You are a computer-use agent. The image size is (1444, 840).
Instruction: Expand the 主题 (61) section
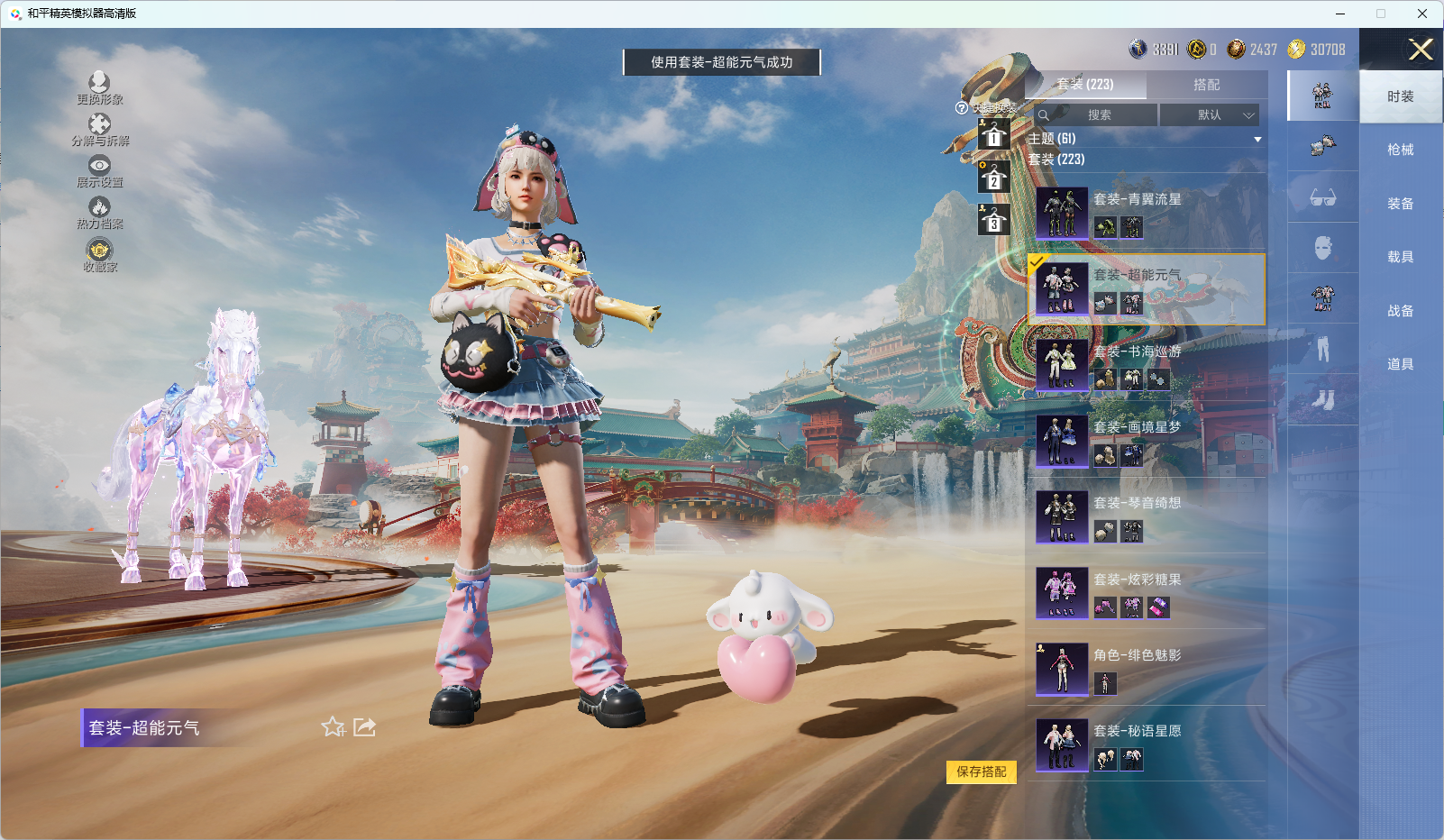point(1145,139)
